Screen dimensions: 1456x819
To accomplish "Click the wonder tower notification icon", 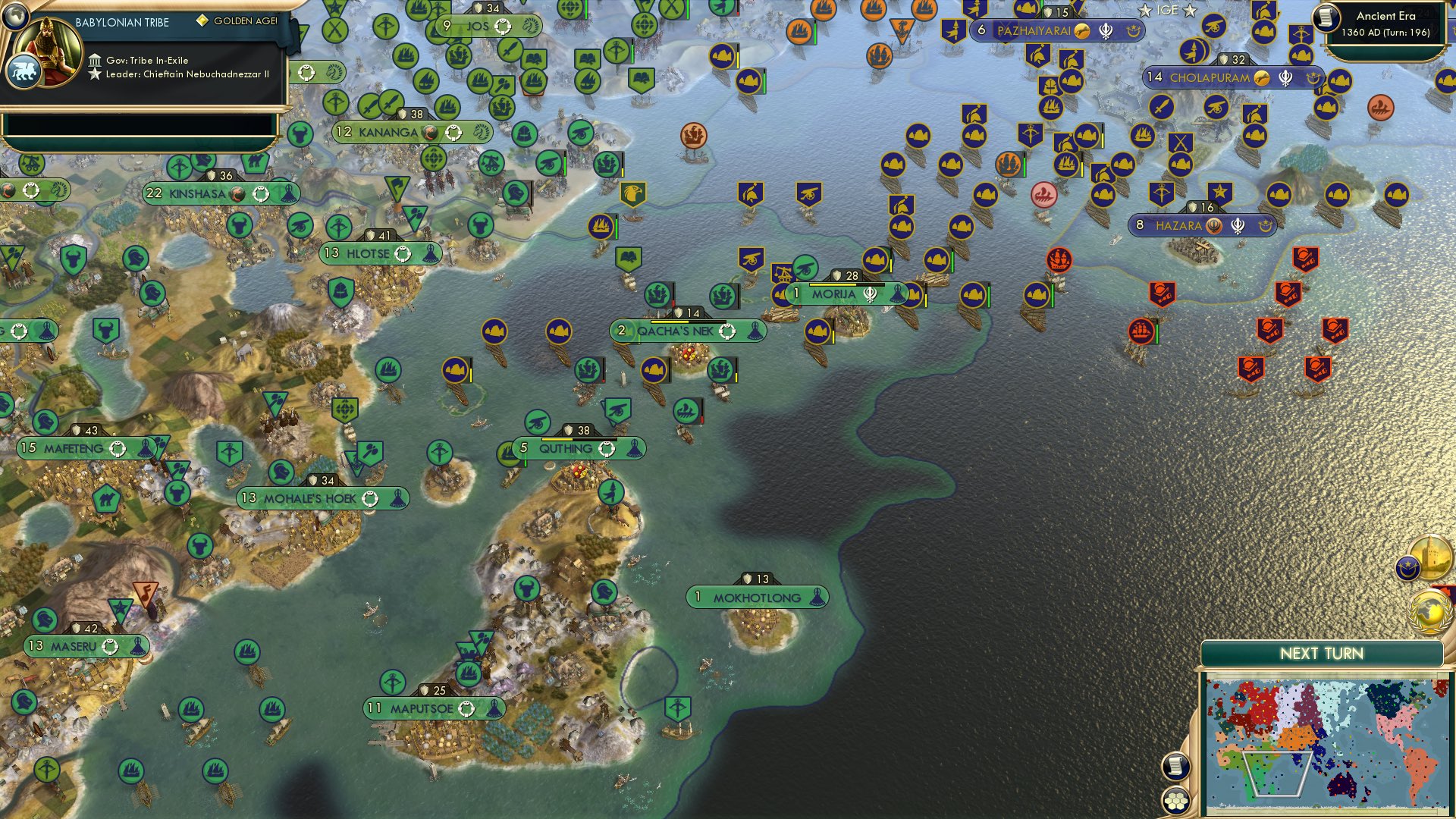I will pyautogui.click(x=1429, y=557).
